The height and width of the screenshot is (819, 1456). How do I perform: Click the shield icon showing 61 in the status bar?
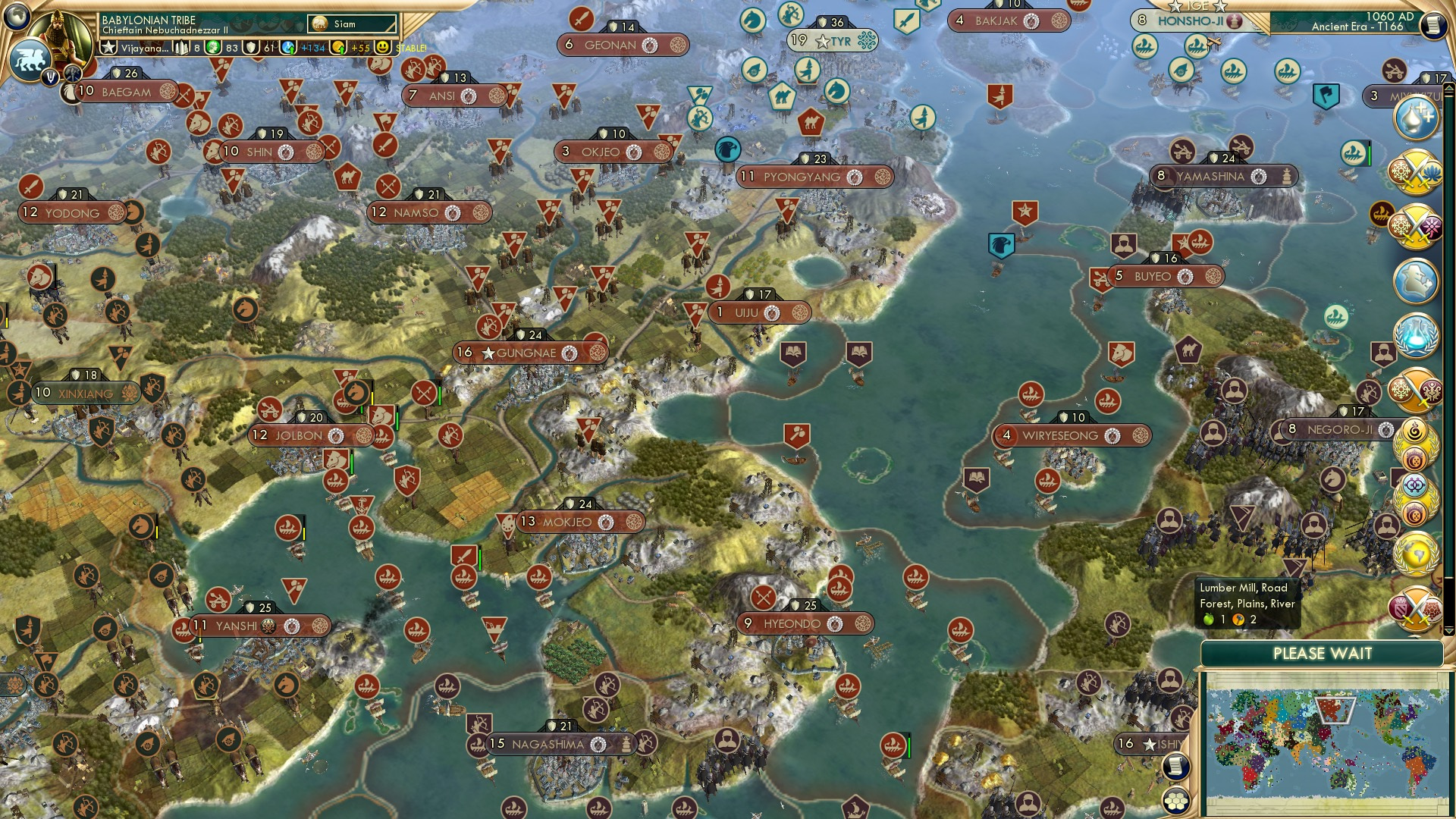pyautogui.click(x=251, y=48)
